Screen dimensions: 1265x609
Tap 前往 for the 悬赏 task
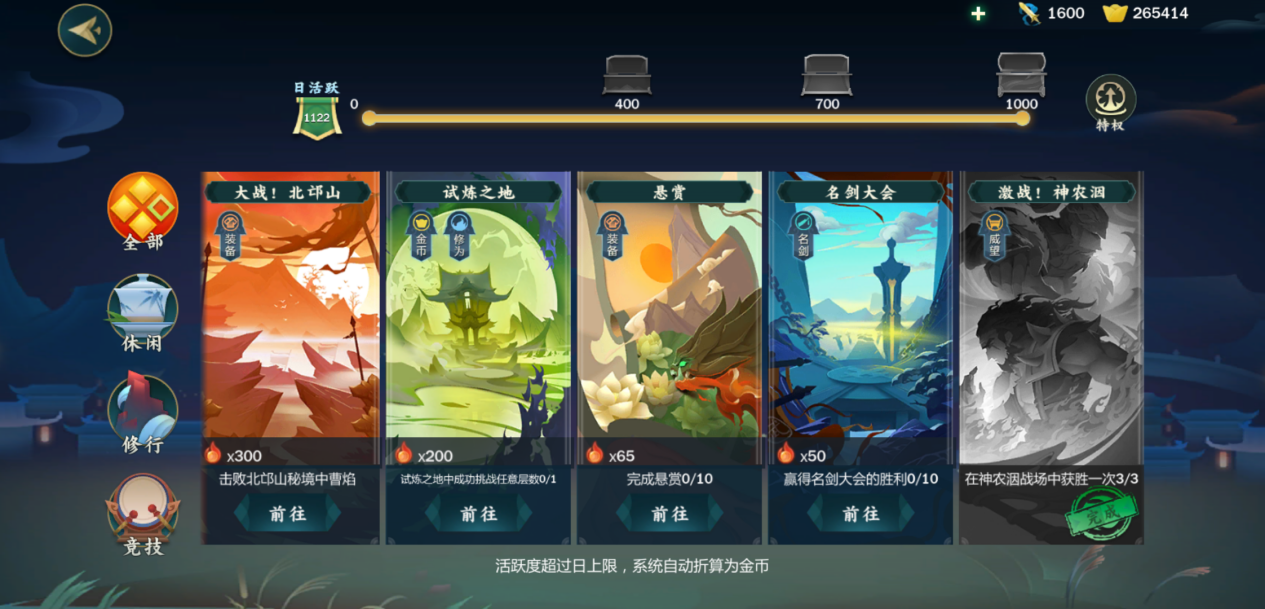coord(670,513)
